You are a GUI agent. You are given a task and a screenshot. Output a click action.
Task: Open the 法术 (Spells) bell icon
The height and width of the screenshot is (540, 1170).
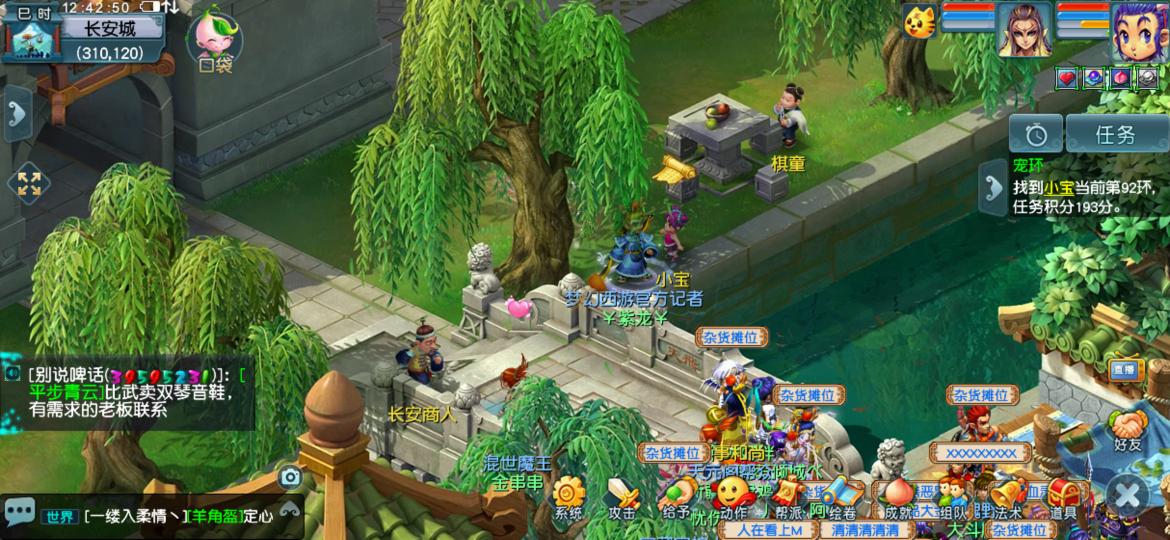(x=1006, y=495)
